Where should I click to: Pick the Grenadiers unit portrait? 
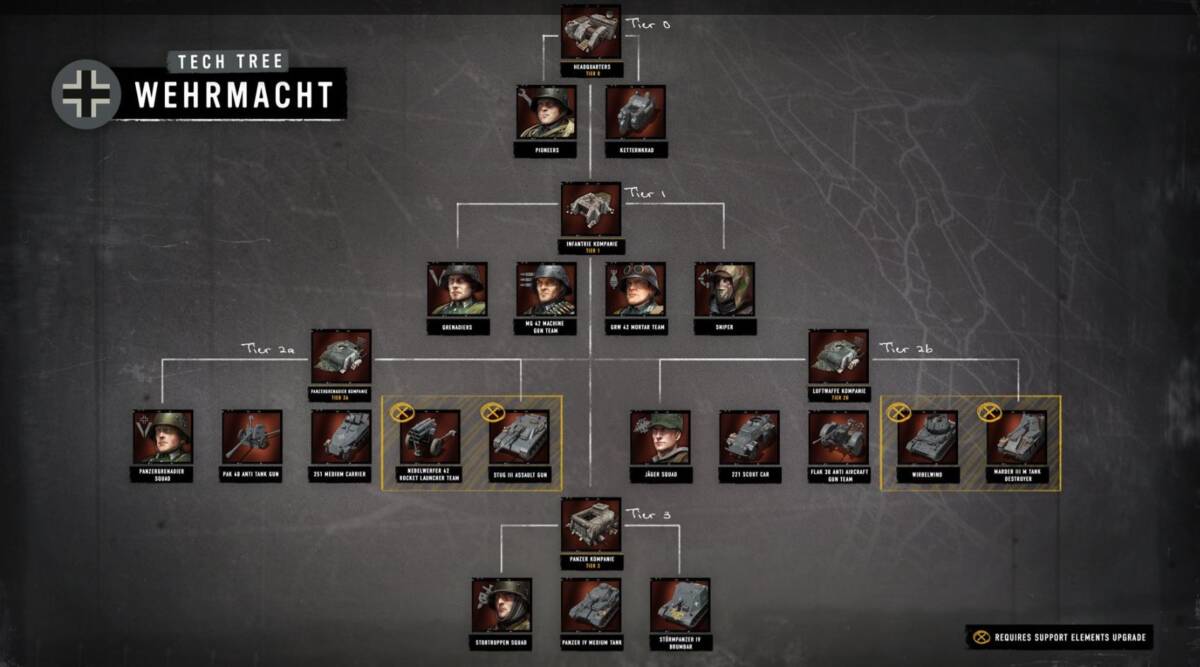457,290
